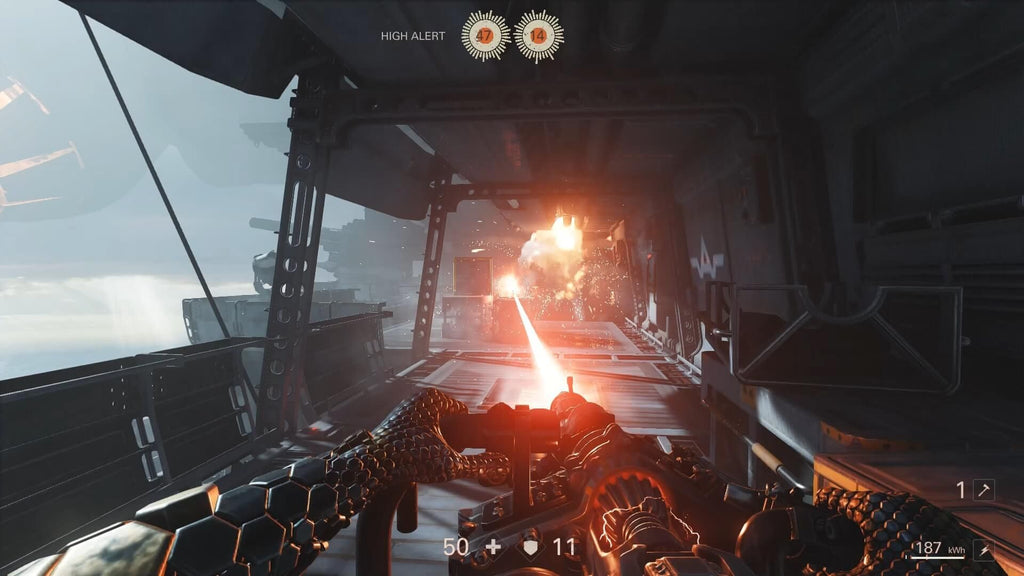The image size is (1024, 576).
Task: Select the commander signal marked 47
Action: click(485, 36)
